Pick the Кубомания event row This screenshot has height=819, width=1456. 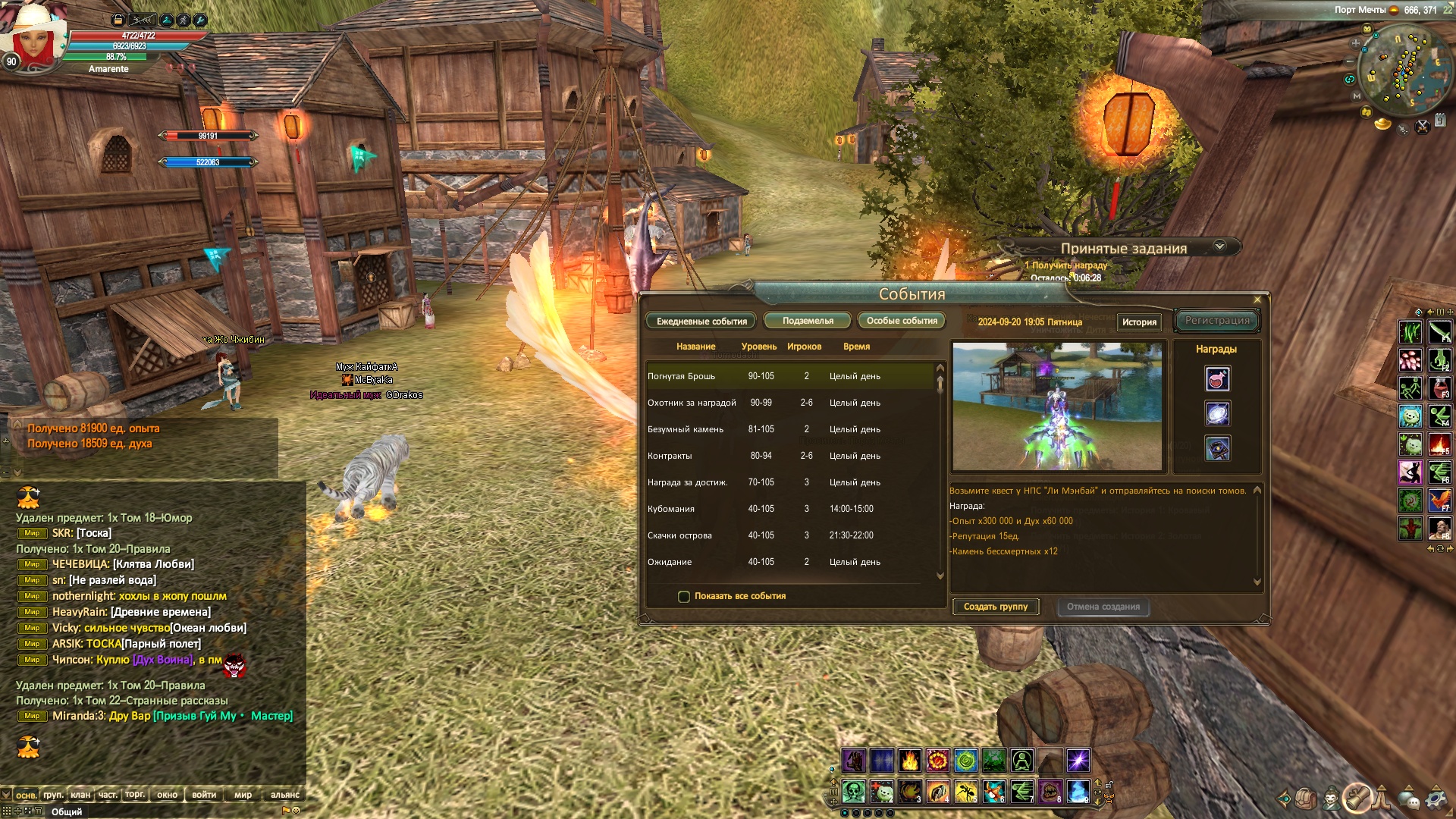point(789,509)
